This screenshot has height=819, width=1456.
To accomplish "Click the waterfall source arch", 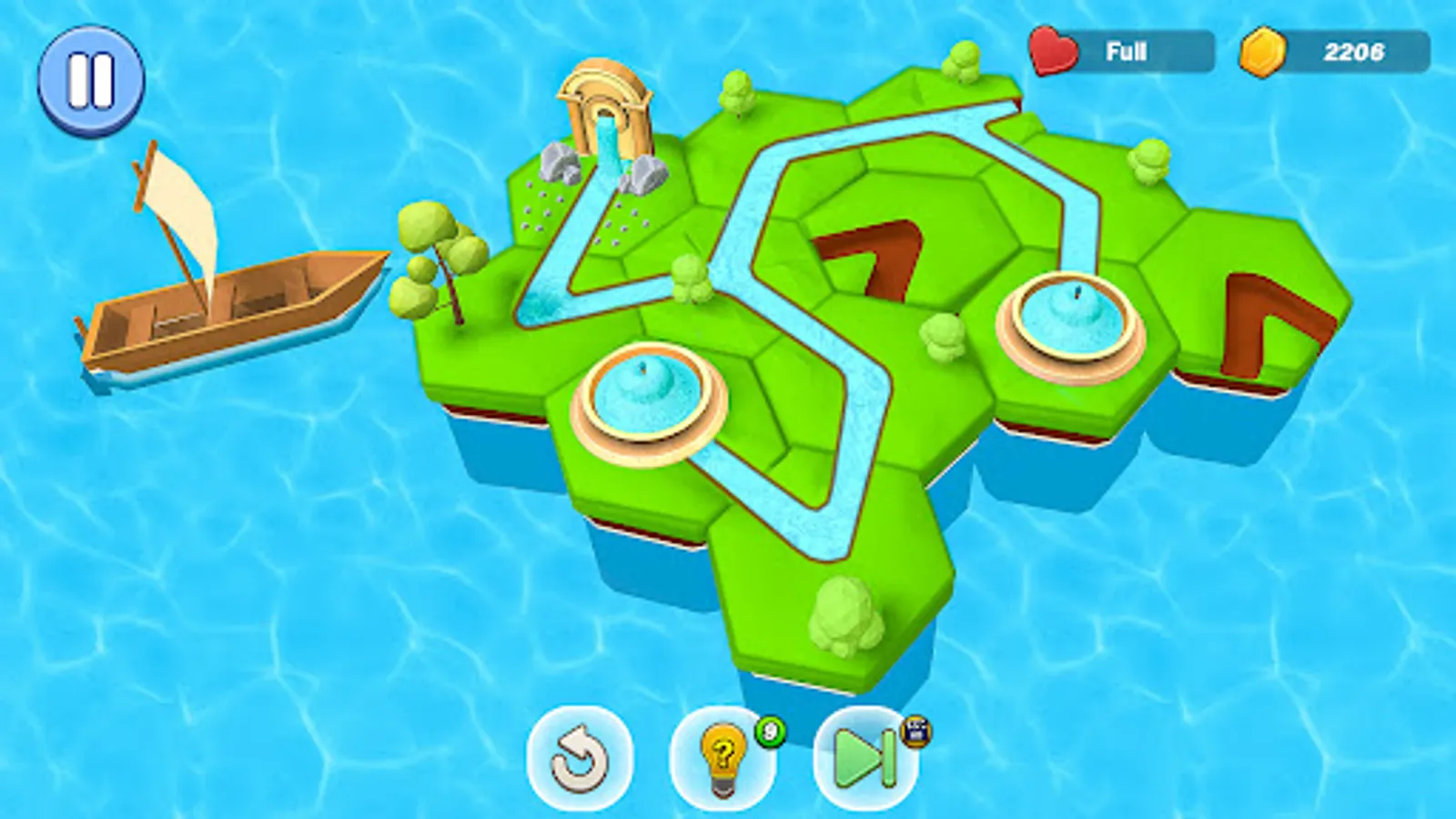I will [605, 109].
